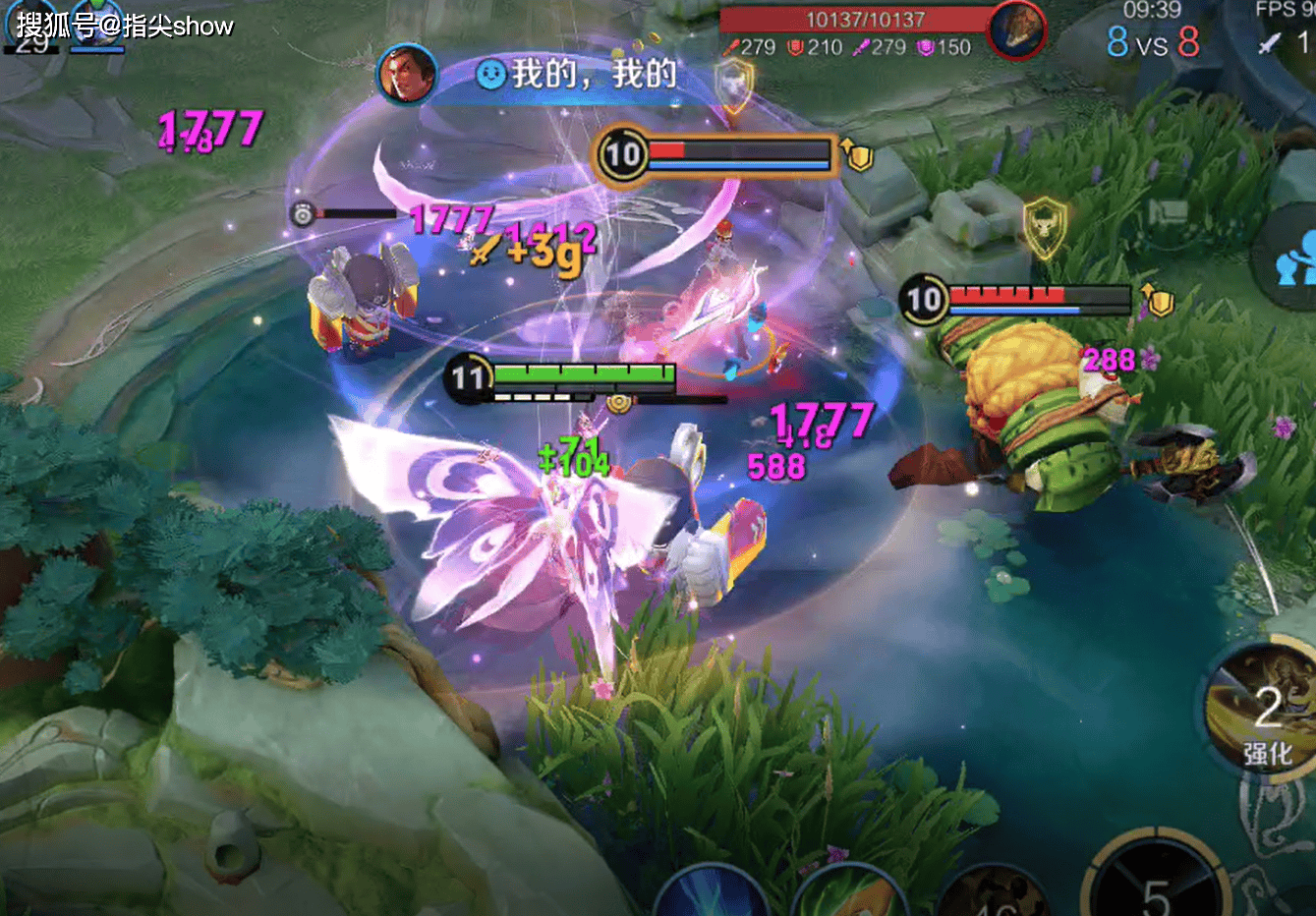
Task: Tap the faint flag signal icon
Action: click(1169, 212)
